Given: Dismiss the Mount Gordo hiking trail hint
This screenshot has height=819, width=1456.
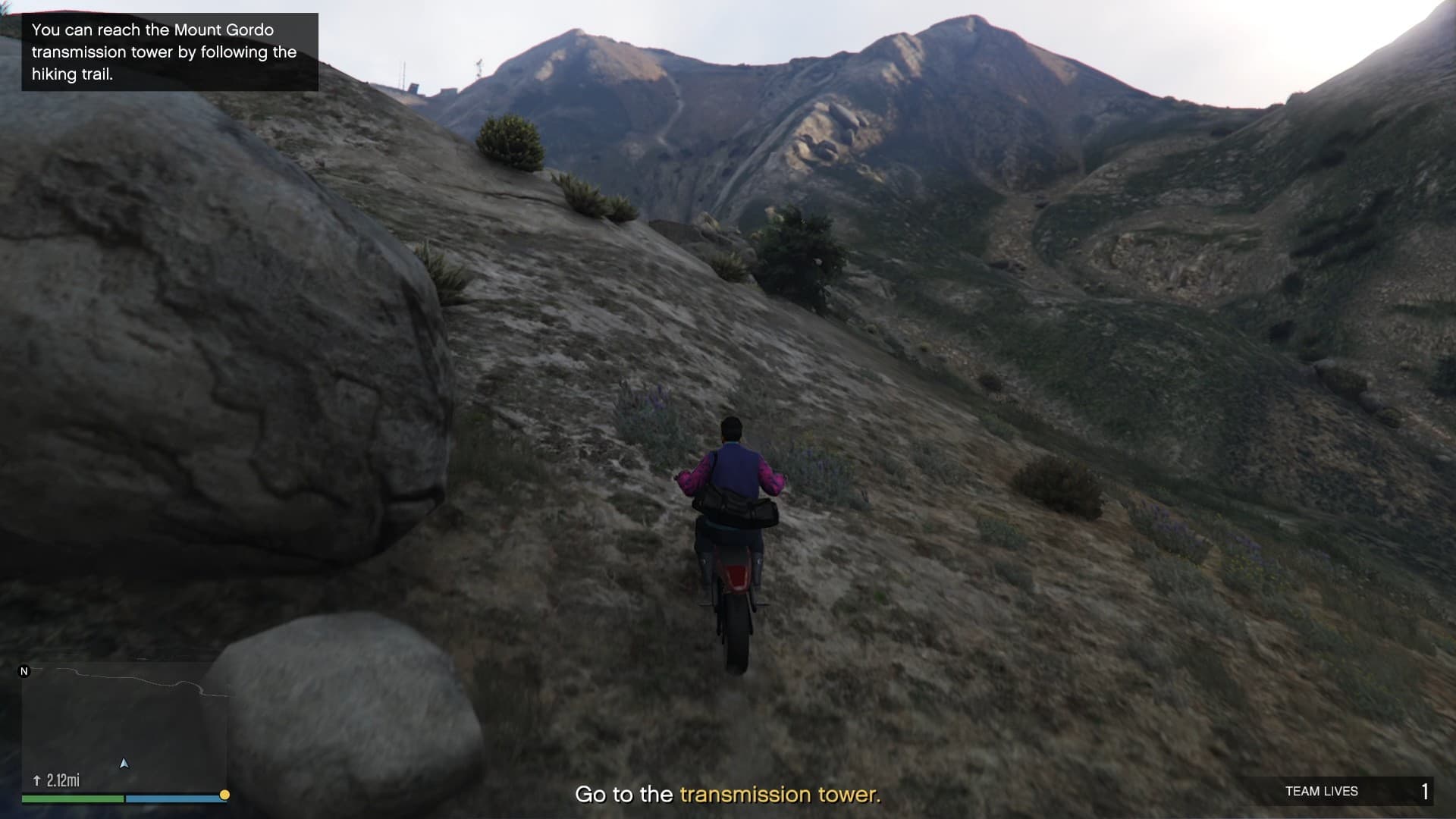Looking at the screenshot, I should 170,52.
